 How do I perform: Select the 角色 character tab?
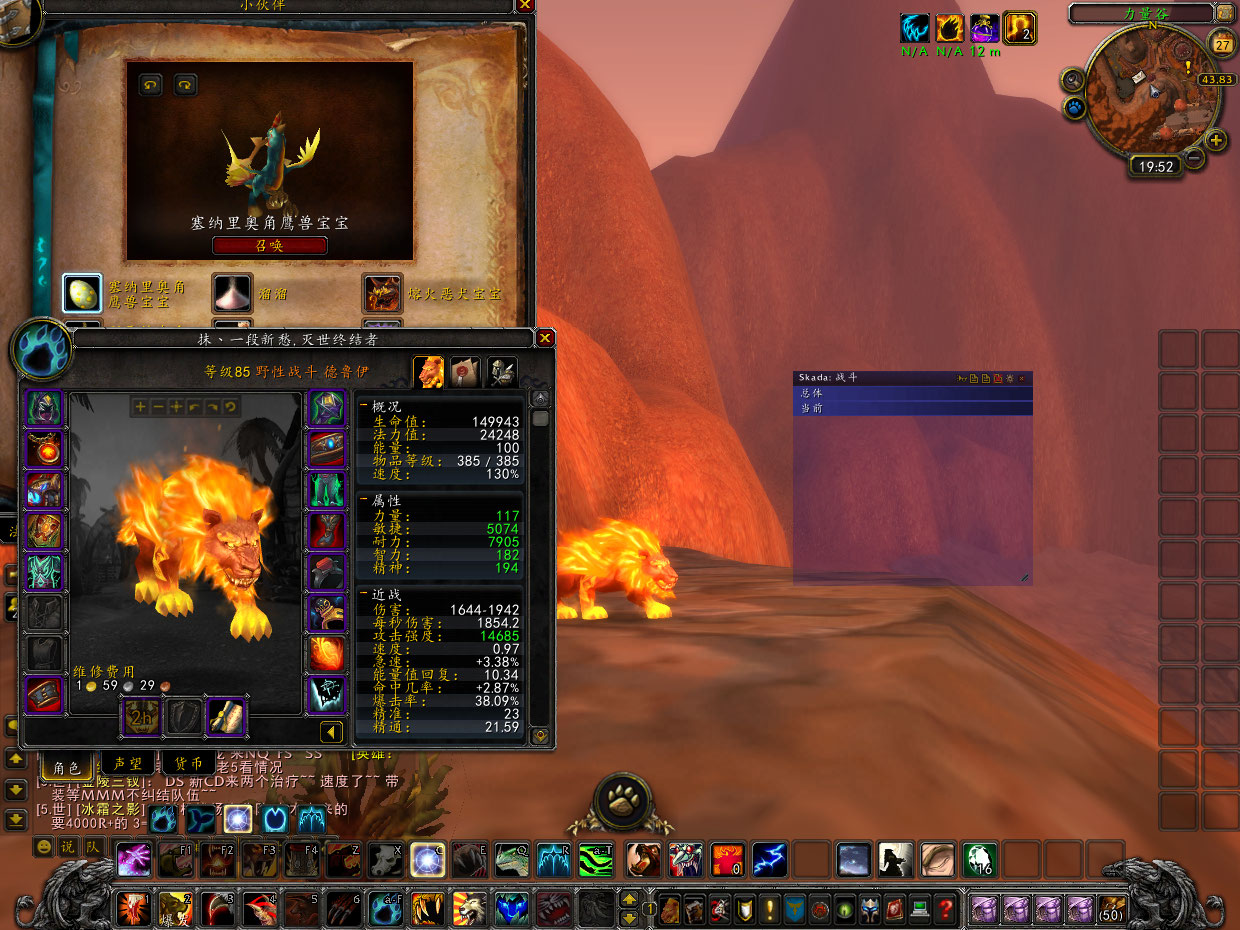point(66,767)
